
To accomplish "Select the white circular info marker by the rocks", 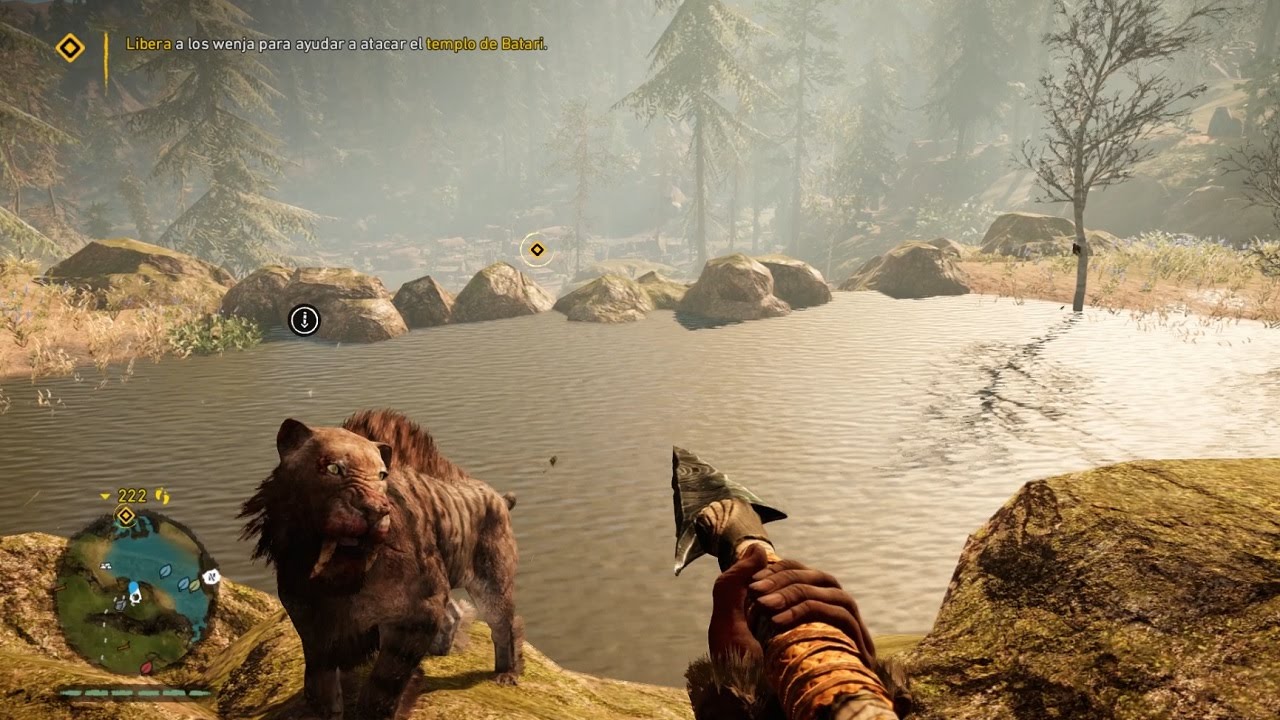I will click(x=304, y=320).
